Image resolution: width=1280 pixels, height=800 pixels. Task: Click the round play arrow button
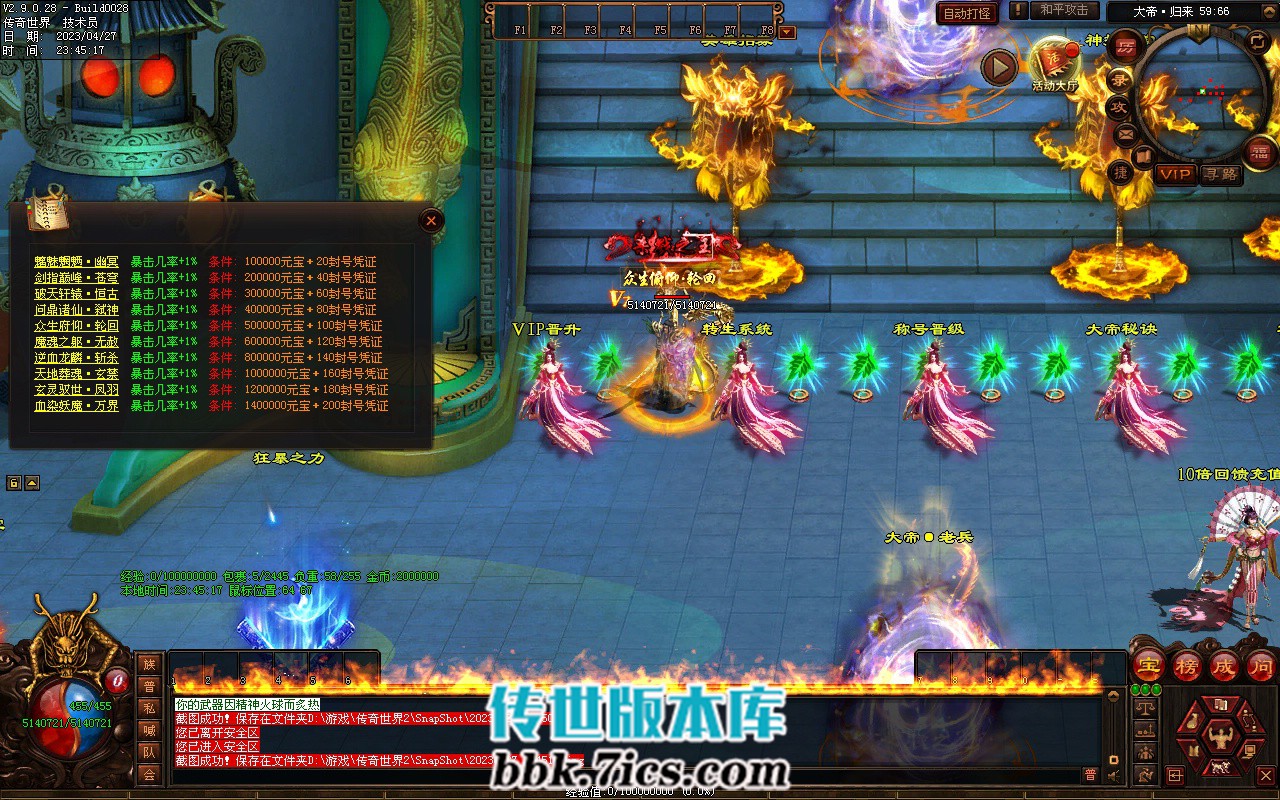coord(998,67)
